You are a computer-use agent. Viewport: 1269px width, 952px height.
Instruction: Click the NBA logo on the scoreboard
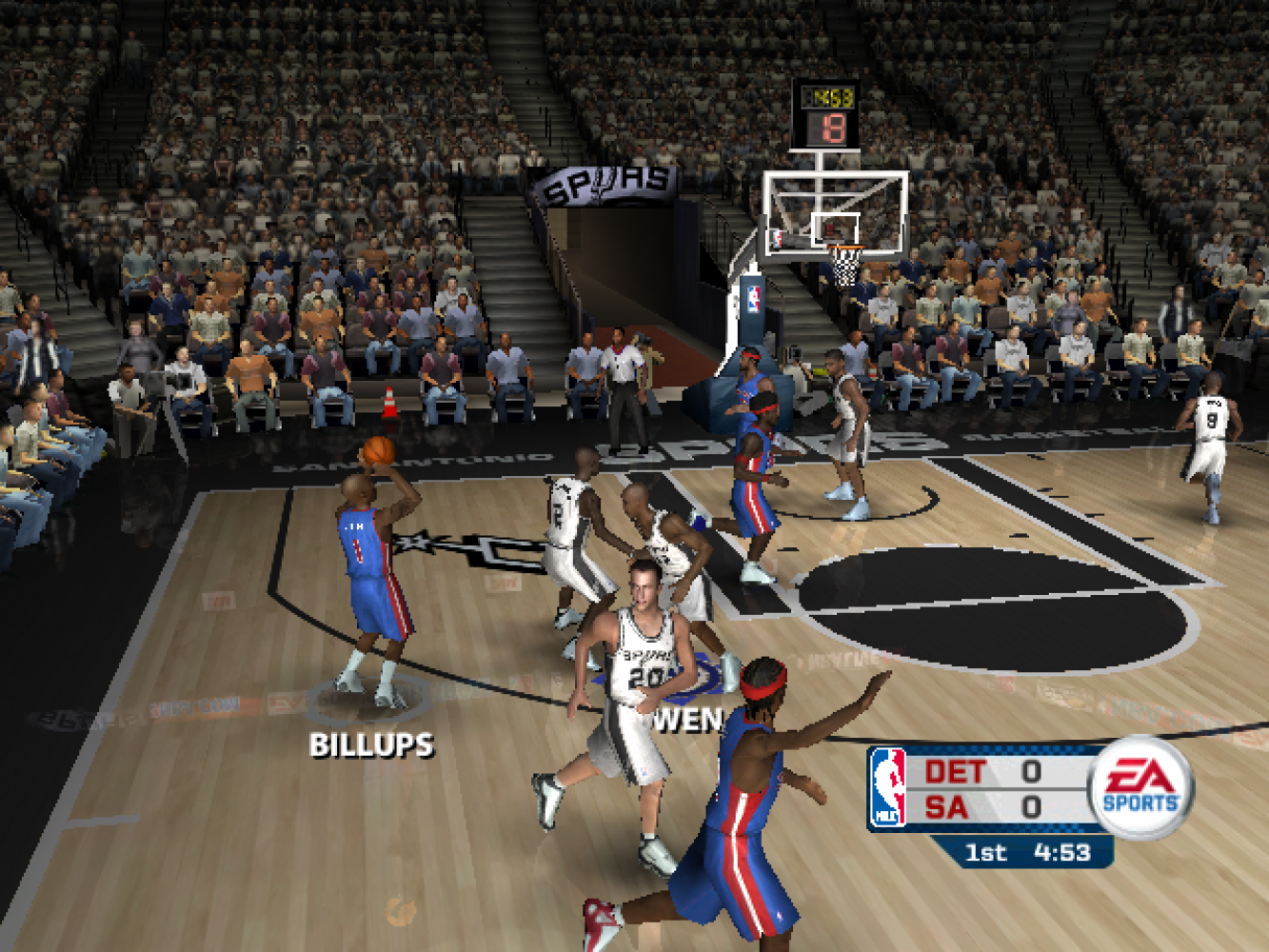(887, 787)
